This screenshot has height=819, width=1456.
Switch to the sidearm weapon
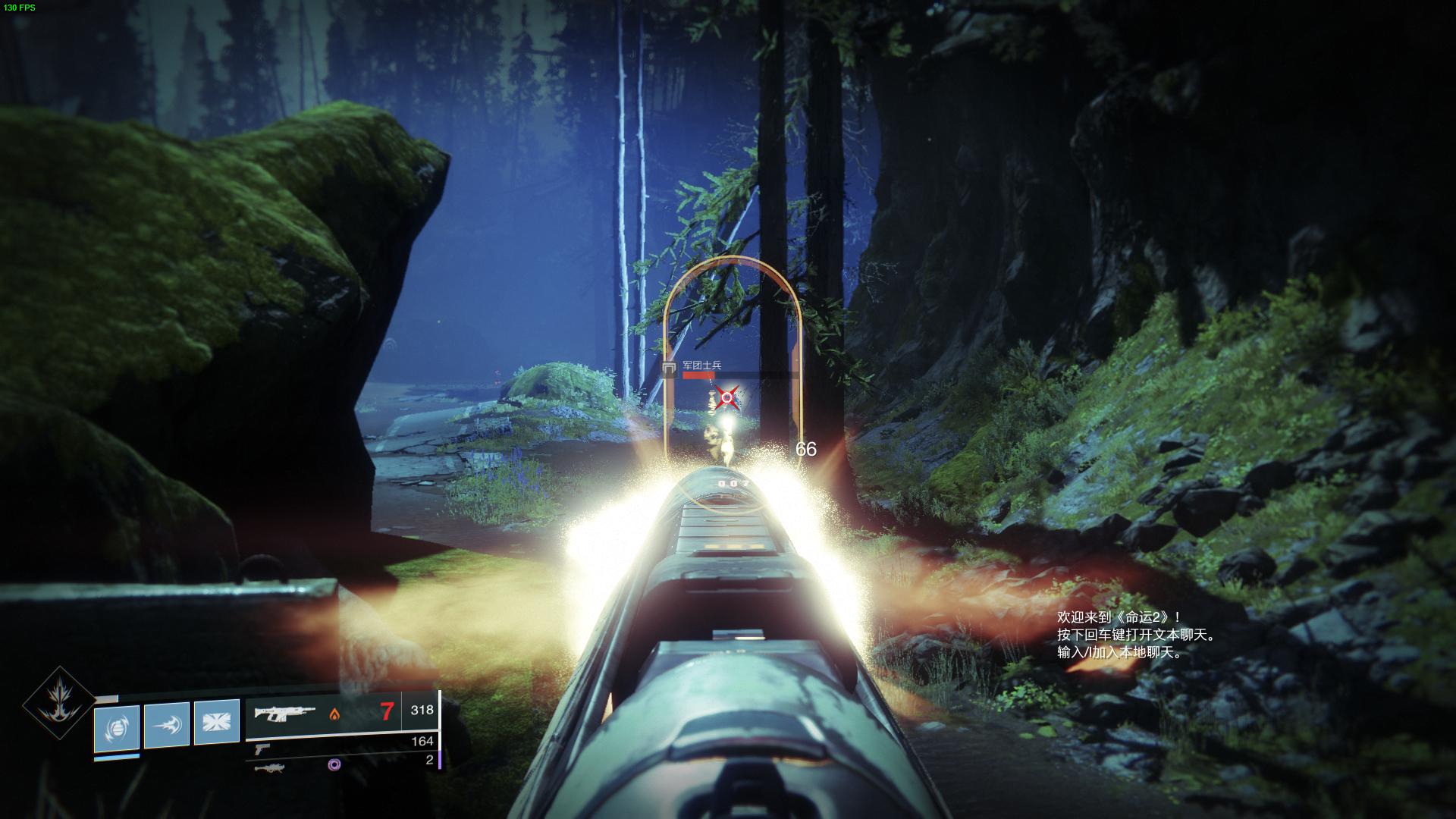pyautogui.click(x=262, y=748)
